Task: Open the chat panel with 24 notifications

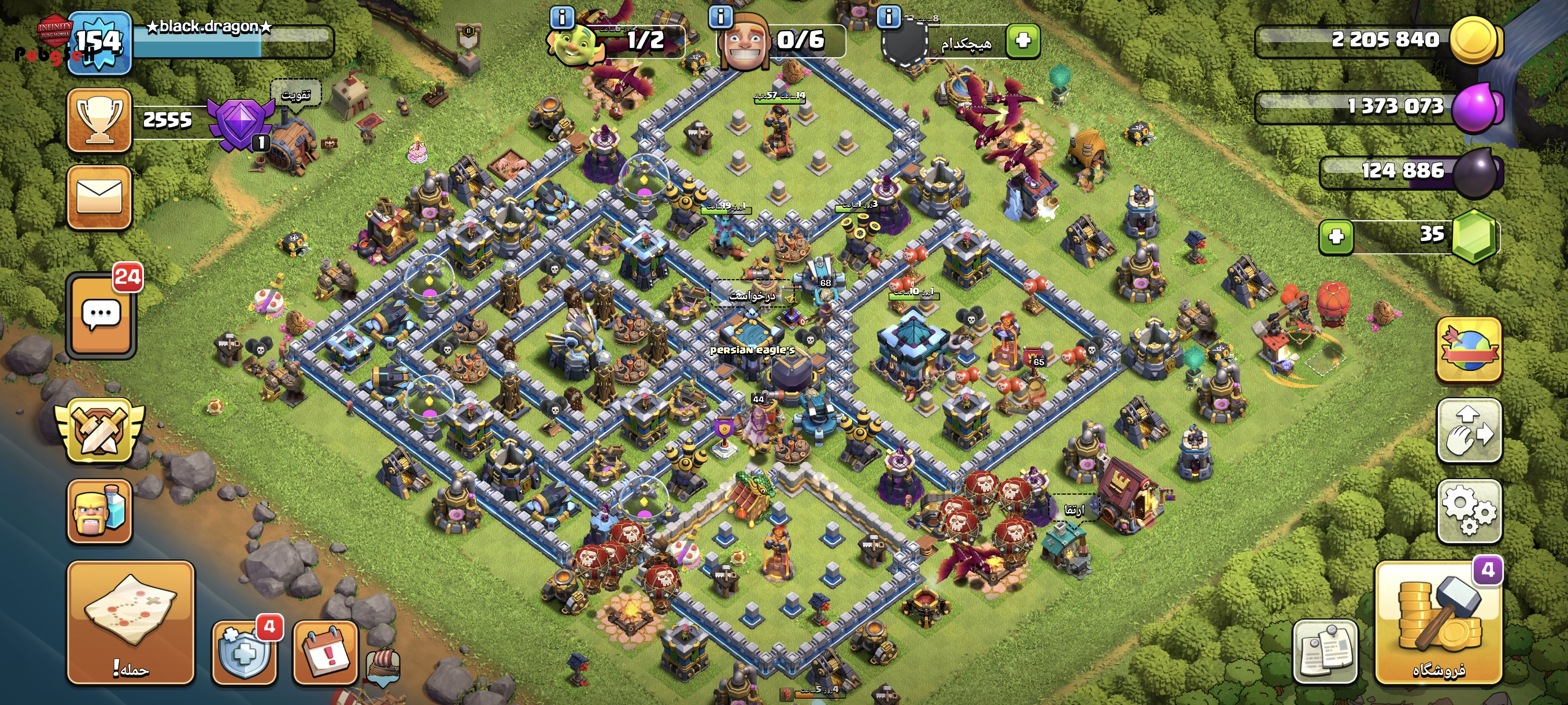Action: [101, 315]
